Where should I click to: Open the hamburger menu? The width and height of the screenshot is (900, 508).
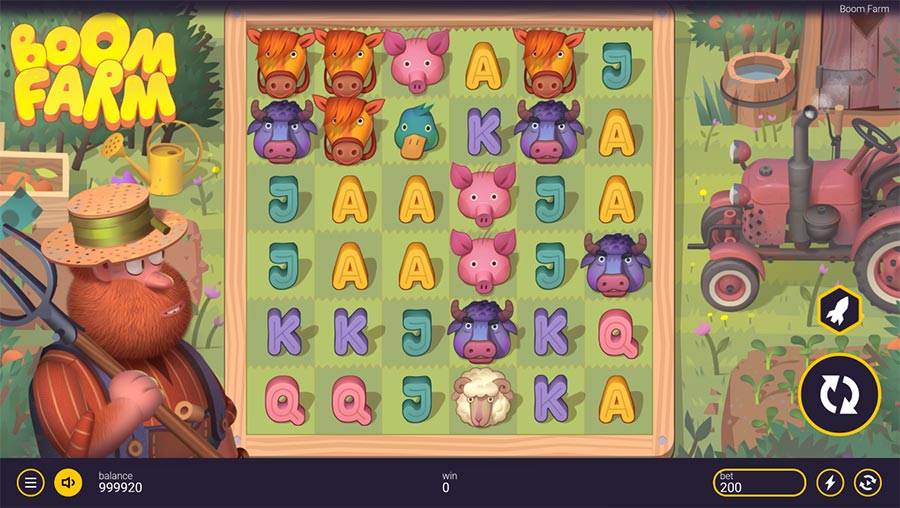30,483
